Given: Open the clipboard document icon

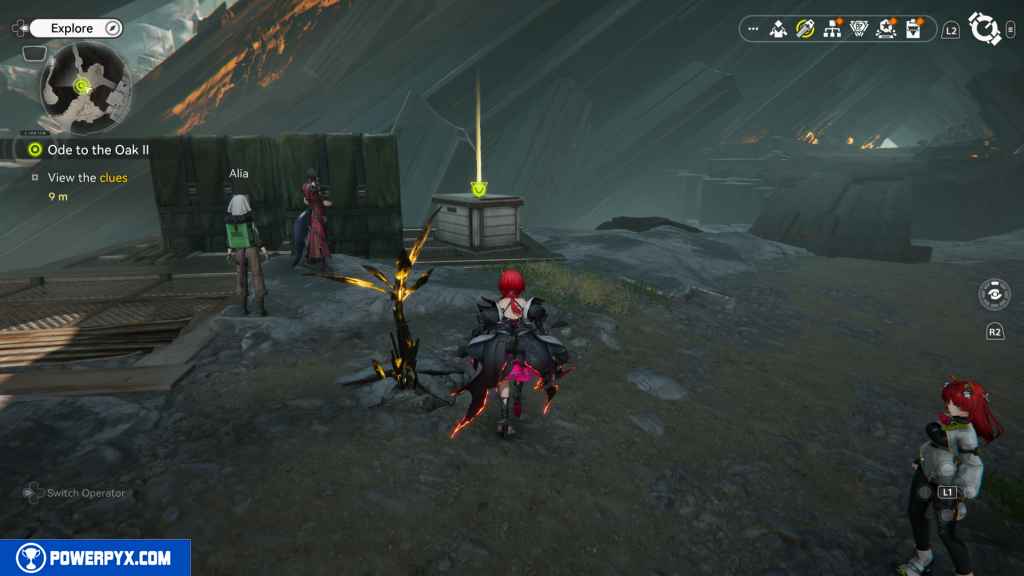Looking at the screenshot, I should (x=912, y=29).
